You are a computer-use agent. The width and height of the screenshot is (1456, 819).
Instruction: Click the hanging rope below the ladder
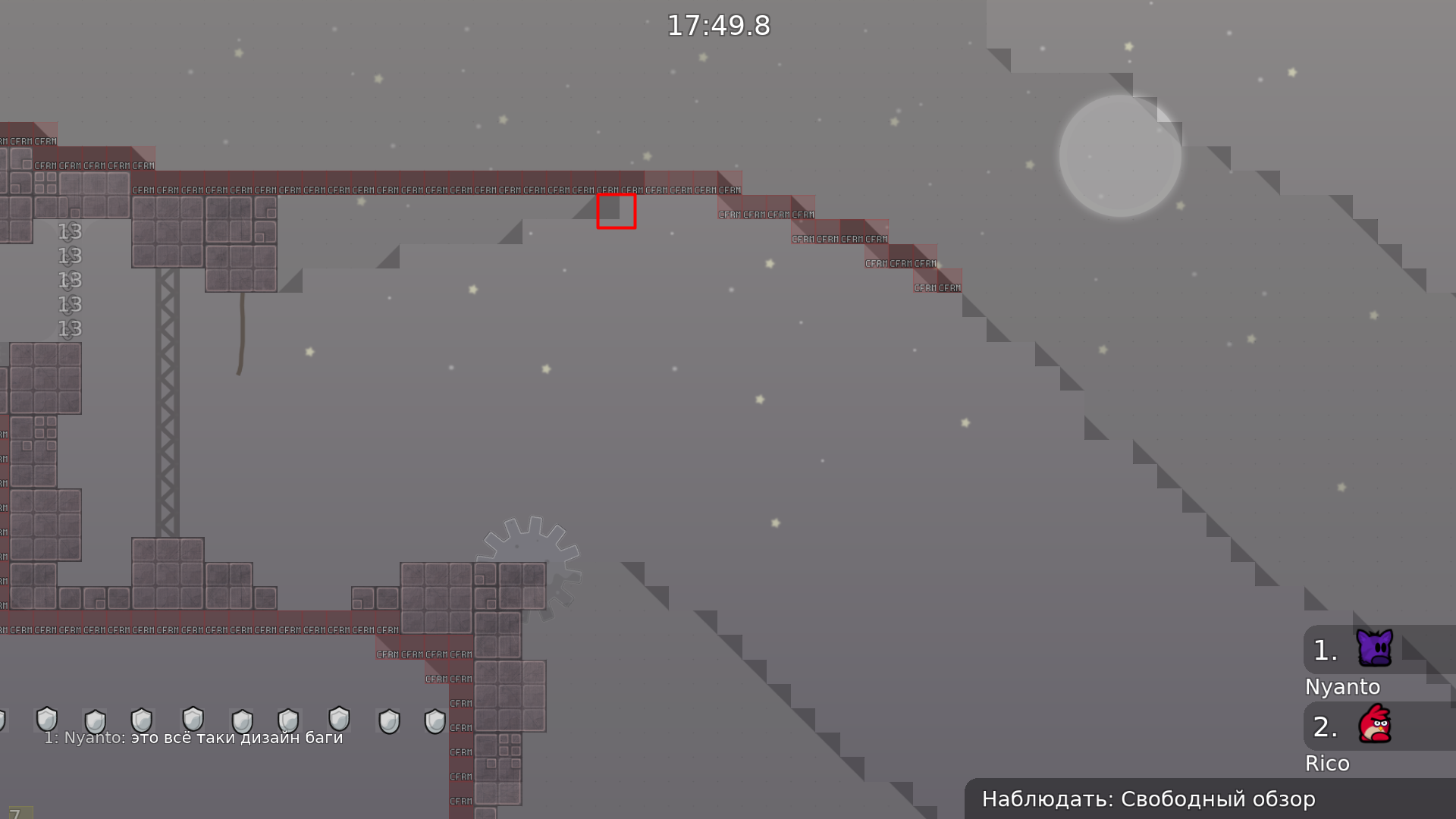tap(241, 334)
